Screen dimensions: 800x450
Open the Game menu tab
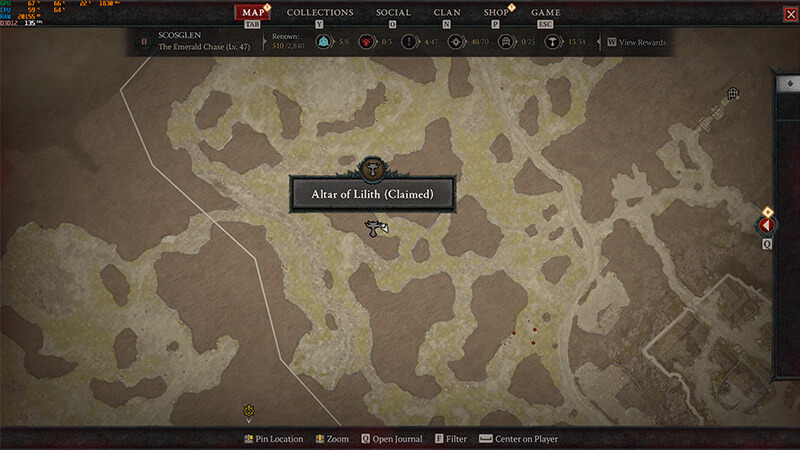(545, 13)
